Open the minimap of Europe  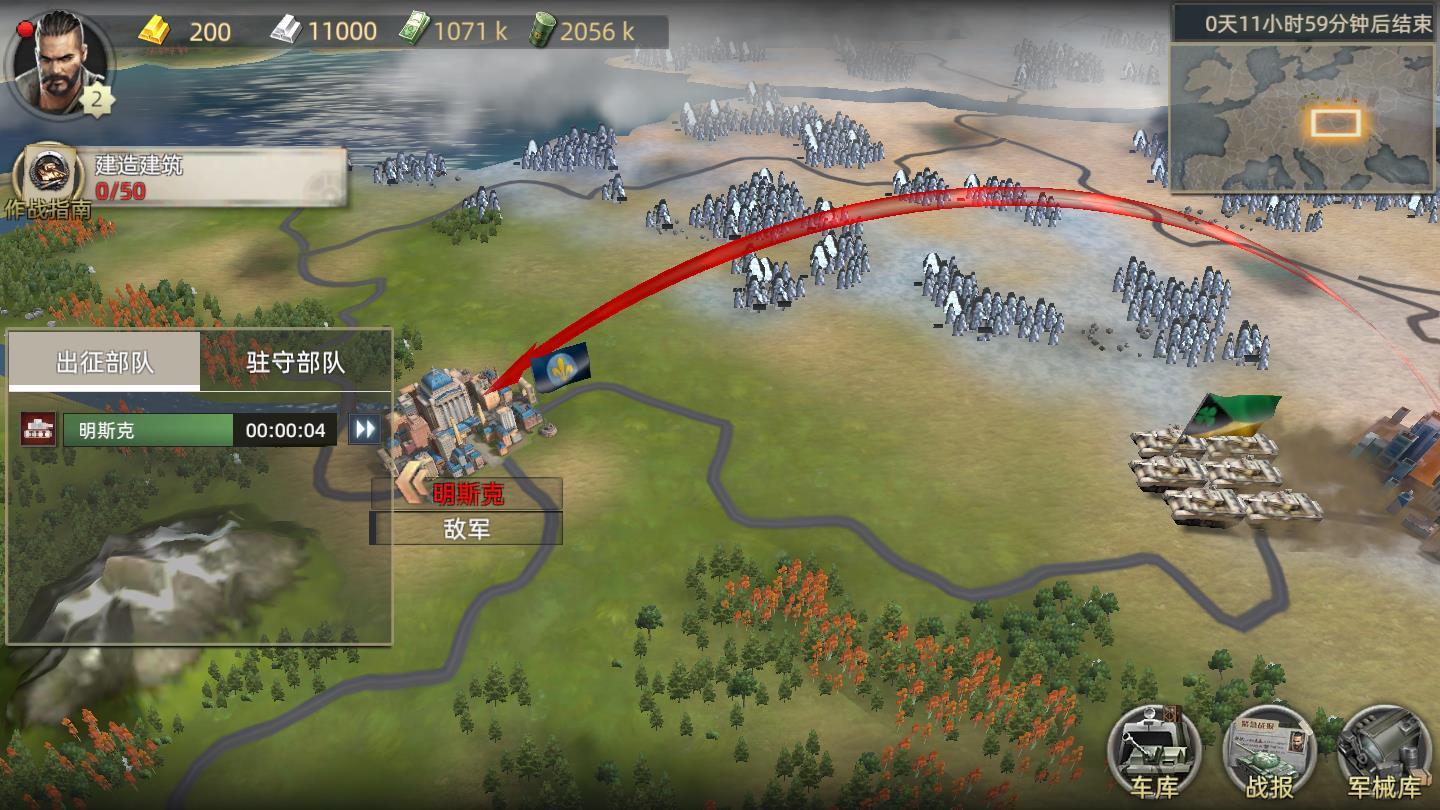(1303, 118)
